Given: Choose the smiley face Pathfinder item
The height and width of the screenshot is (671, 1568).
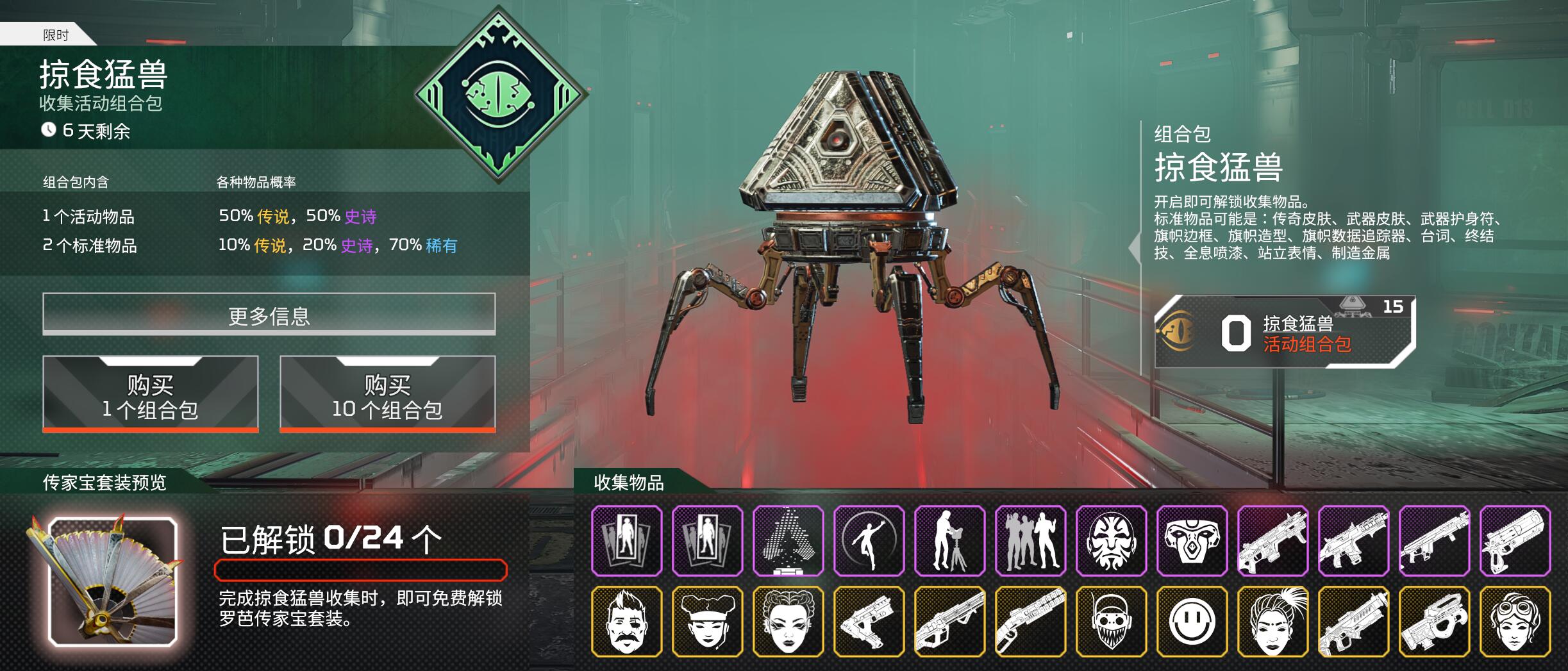Looking at the screenshot, I should [1192, 622].
